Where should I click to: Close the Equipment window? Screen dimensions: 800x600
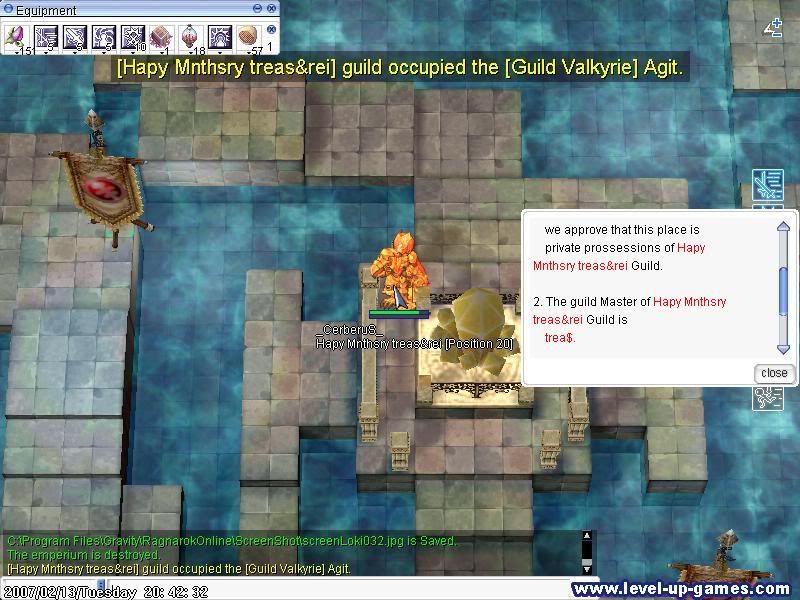click(271, 9)
